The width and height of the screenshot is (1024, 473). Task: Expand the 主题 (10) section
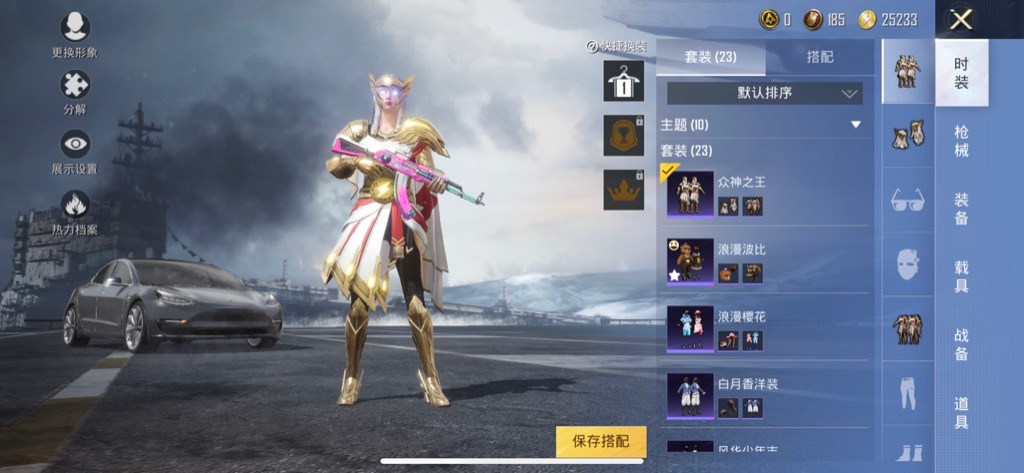click(761, 125)
